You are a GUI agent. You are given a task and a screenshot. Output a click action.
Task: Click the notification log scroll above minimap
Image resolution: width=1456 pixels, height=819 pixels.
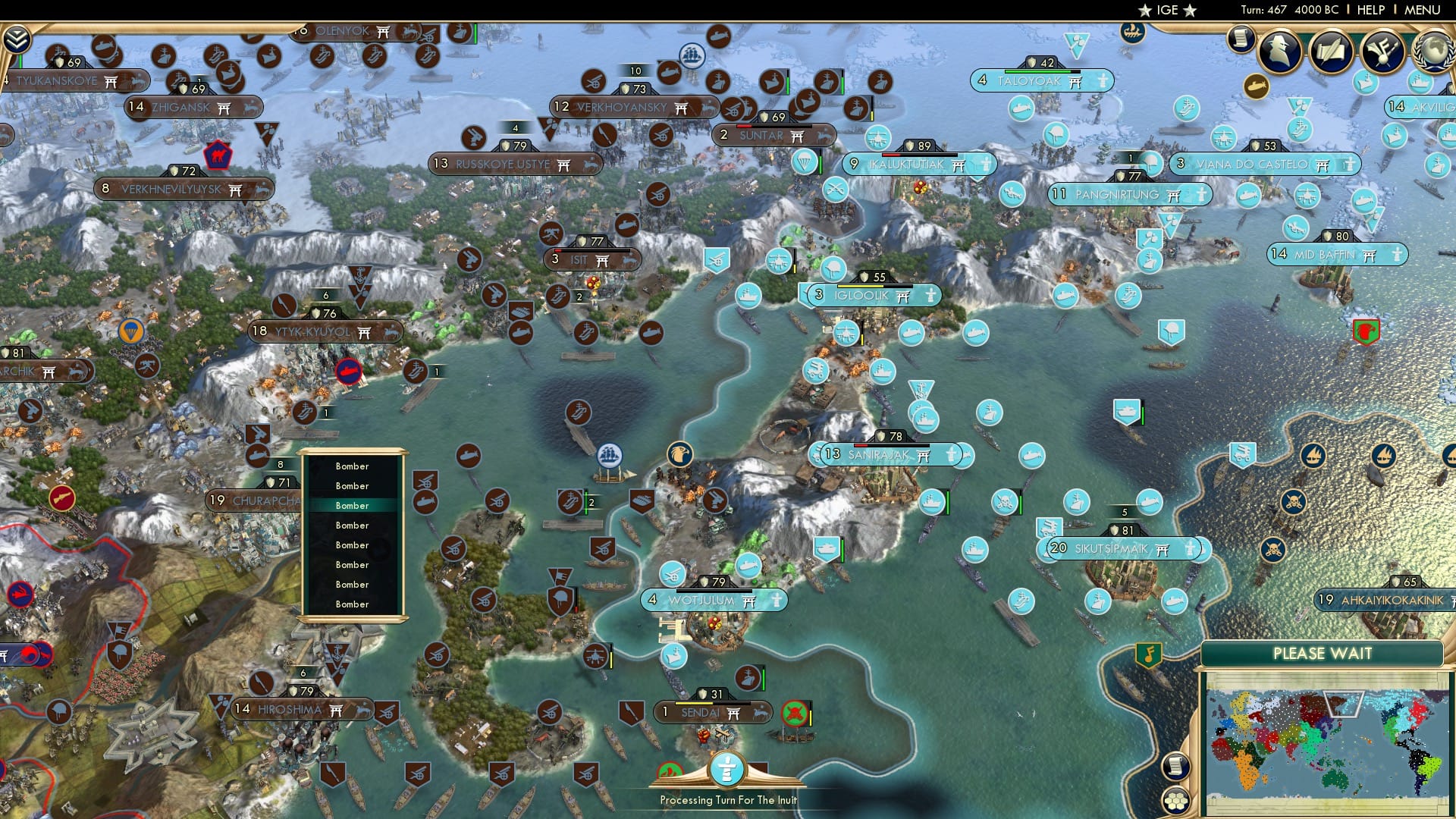[1176, 768]
